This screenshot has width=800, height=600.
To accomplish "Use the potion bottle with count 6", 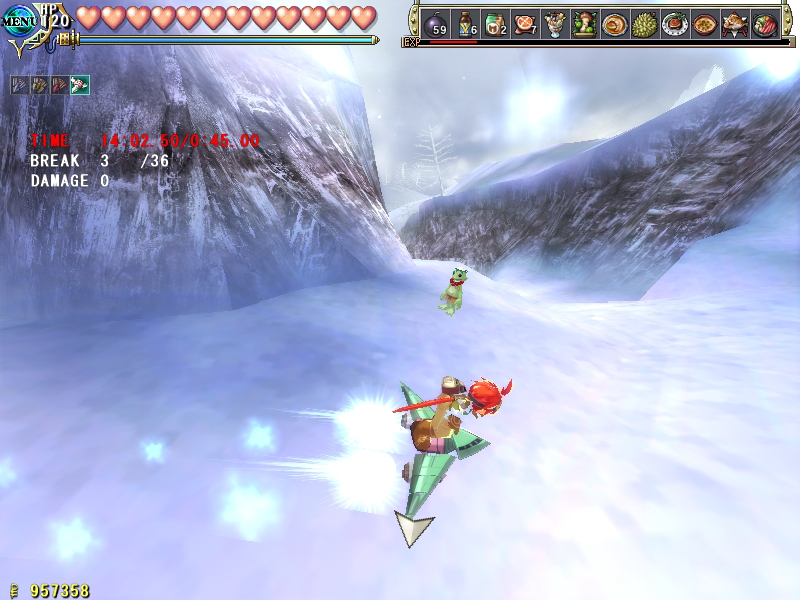I will pos(466,25).
